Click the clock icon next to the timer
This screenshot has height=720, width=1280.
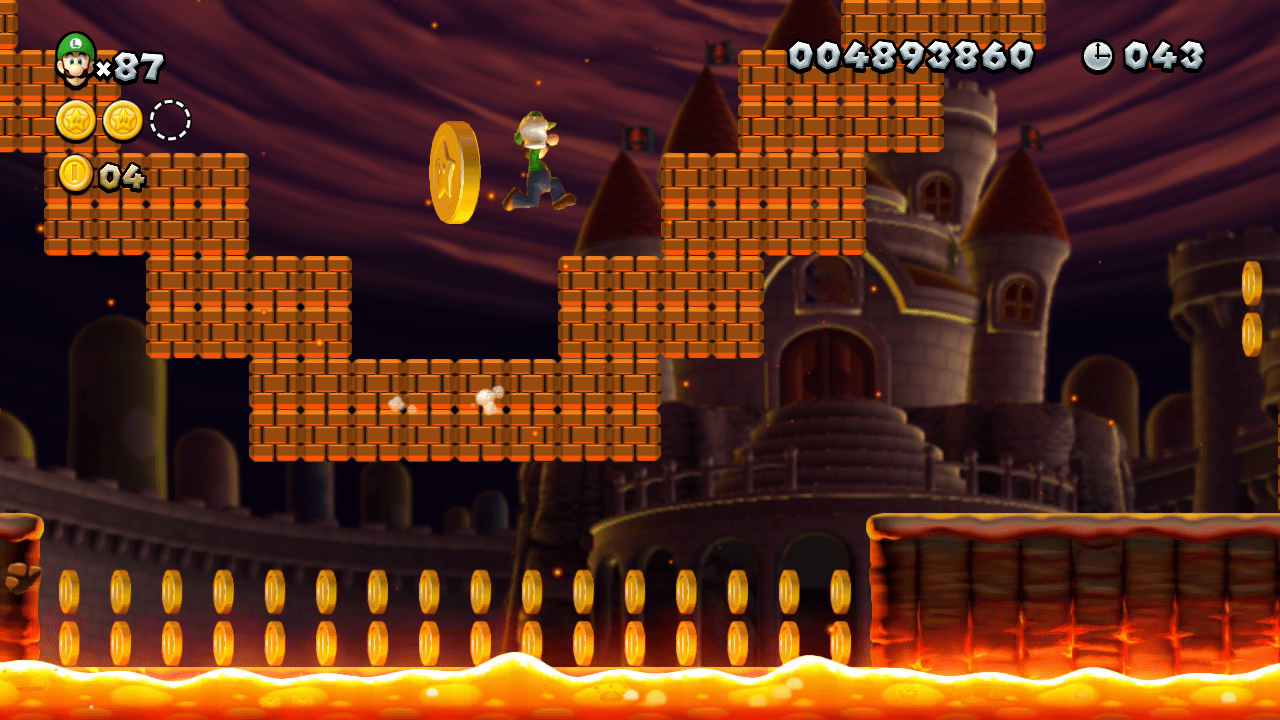point(1097,55)
